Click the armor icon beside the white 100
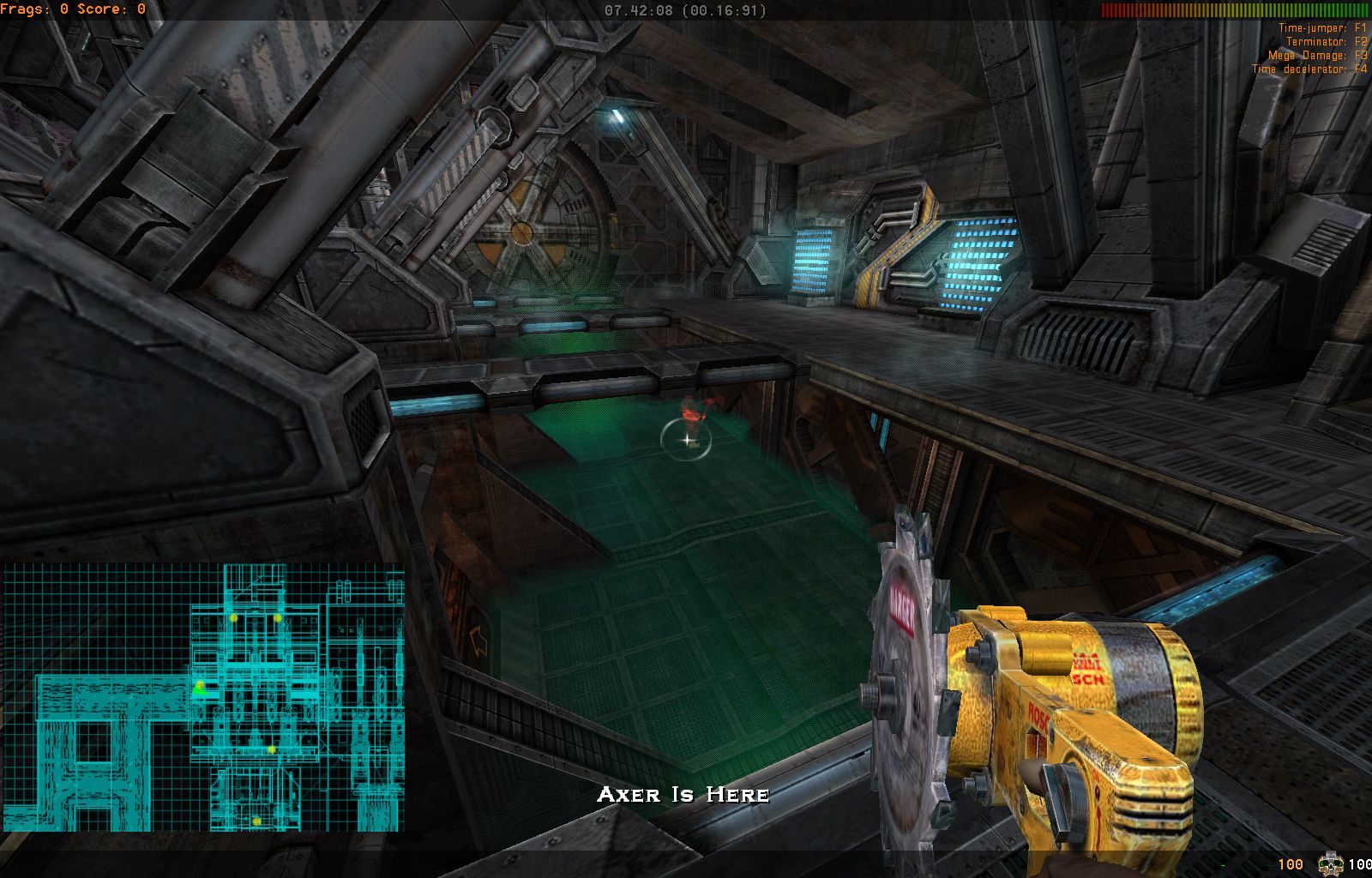This screenshot has width=1372, height=878. [1330, 863]
